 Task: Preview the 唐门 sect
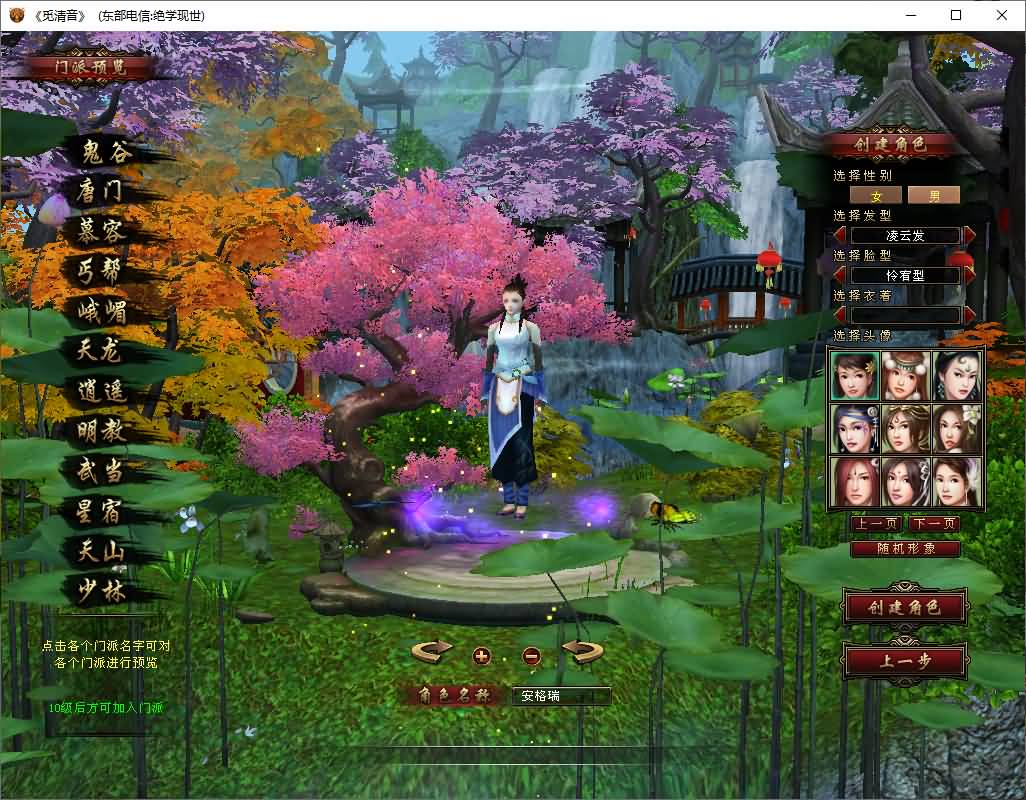[101, 191]
